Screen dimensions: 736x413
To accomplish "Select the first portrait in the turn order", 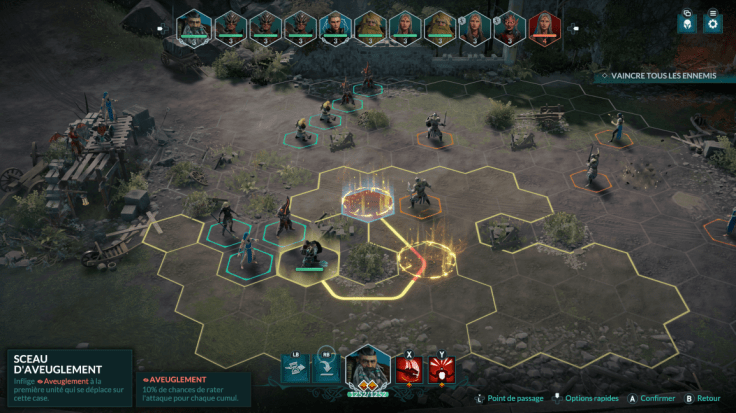I will tap(195, 26).
